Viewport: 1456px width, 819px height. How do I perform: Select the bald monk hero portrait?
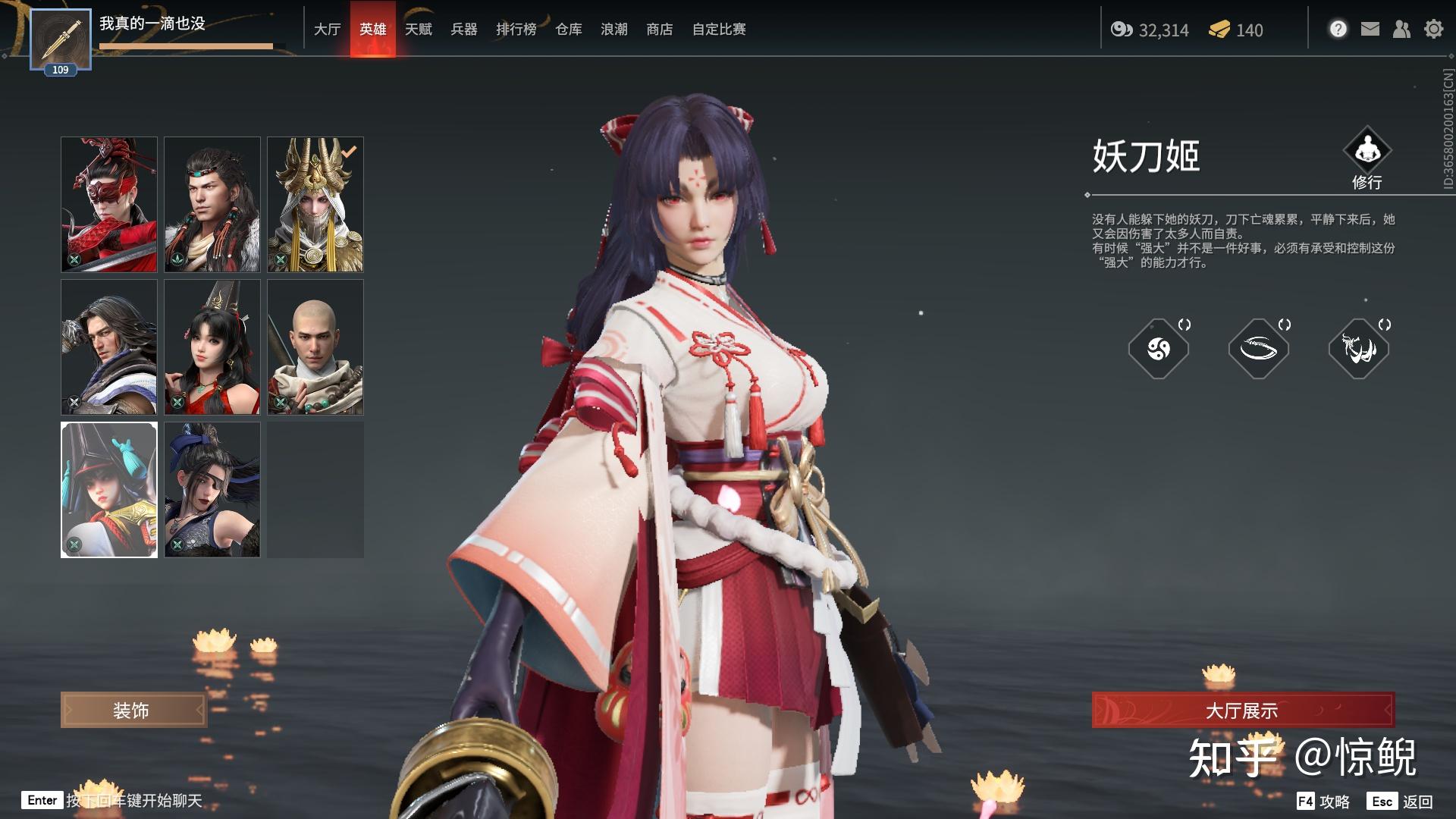(x=315, y=347)
